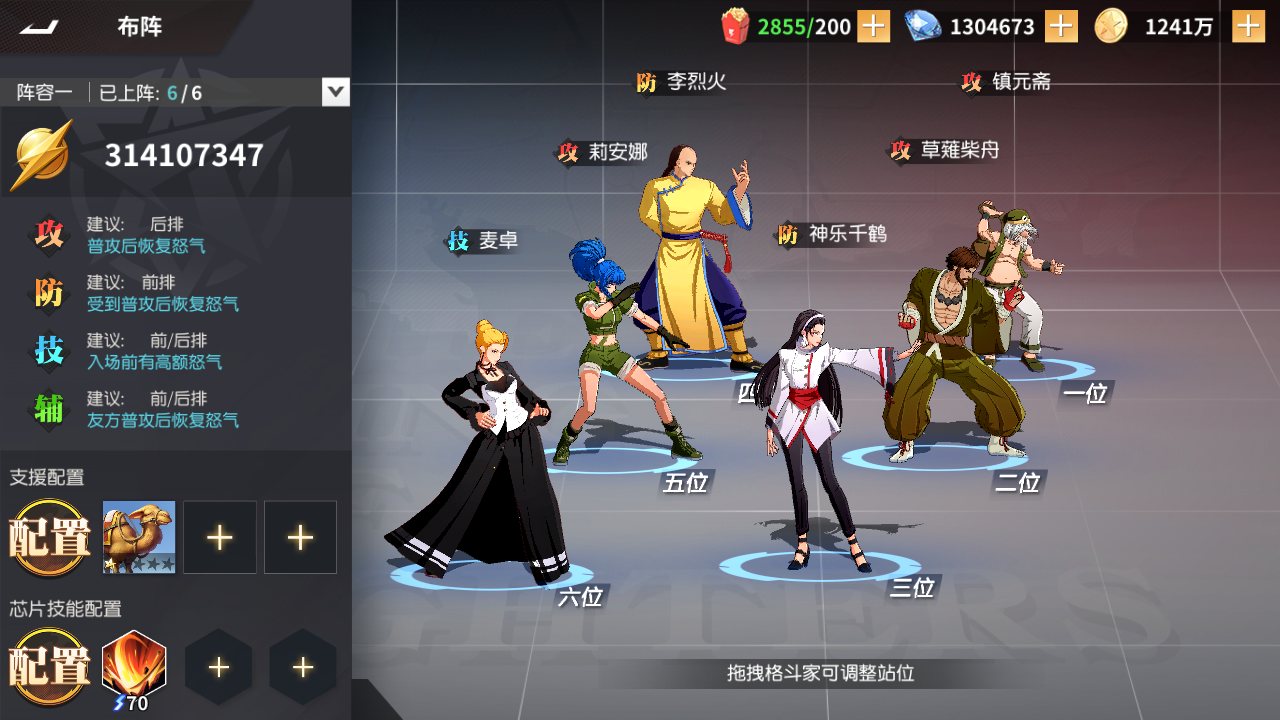Image resolution: width=1280 pixels, height=720 pixels.
Task: Select the camel support thumbnail
Action: [x=139, y=537]
